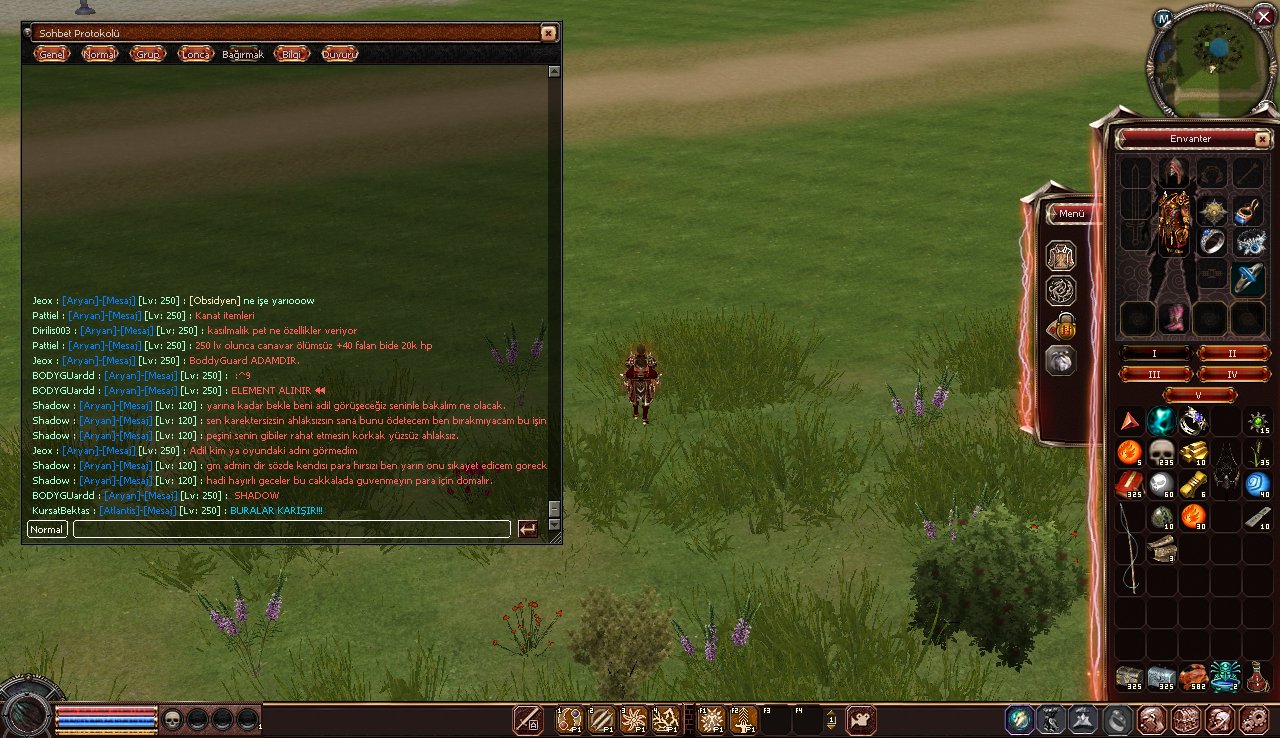Open the Duyuru chat tab
The height and width of the screenshot is (738, 1280).
(x=340, y=54)
